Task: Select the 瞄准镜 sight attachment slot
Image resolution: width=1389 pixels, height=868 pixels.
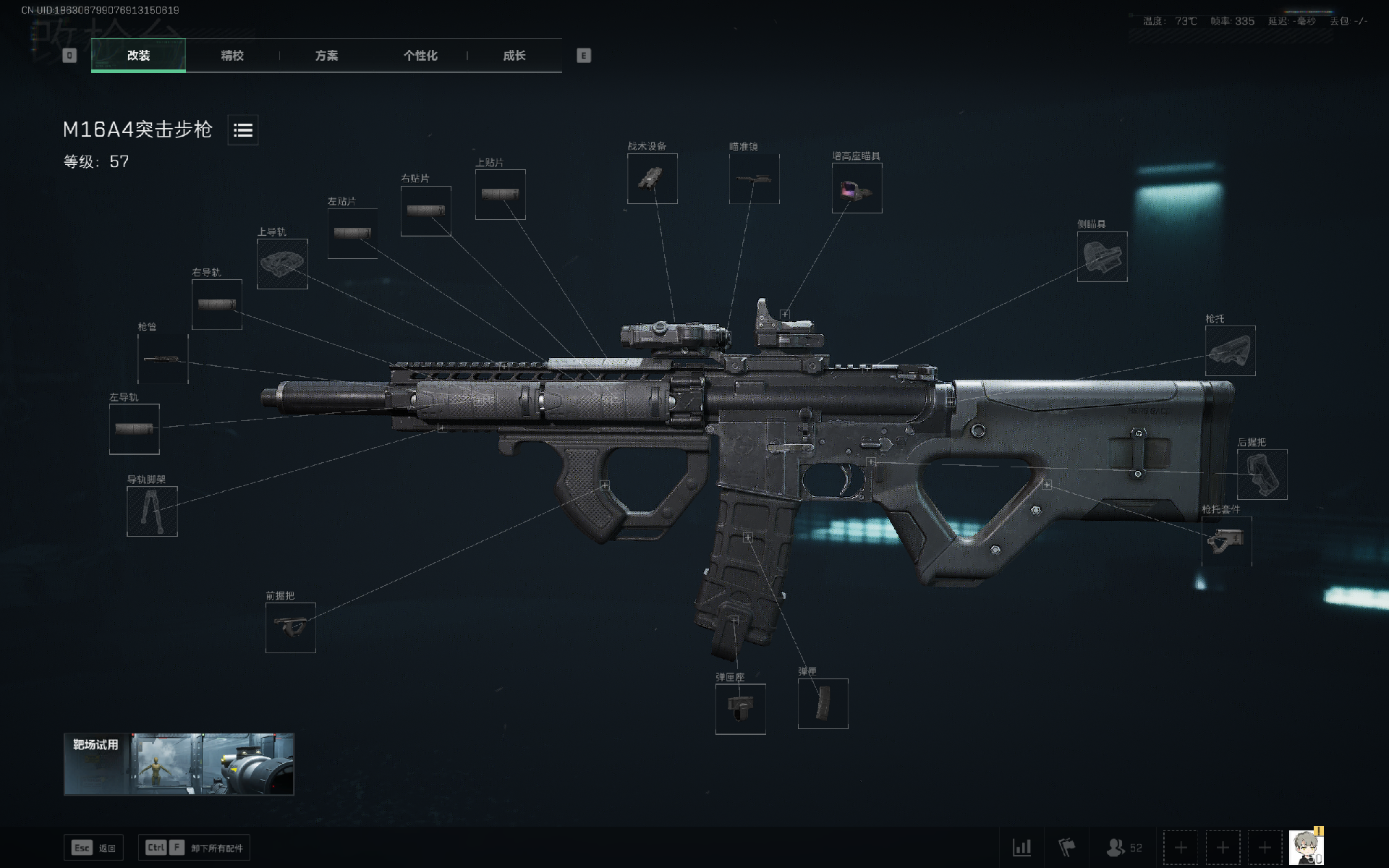Action: tap(754, 179)
